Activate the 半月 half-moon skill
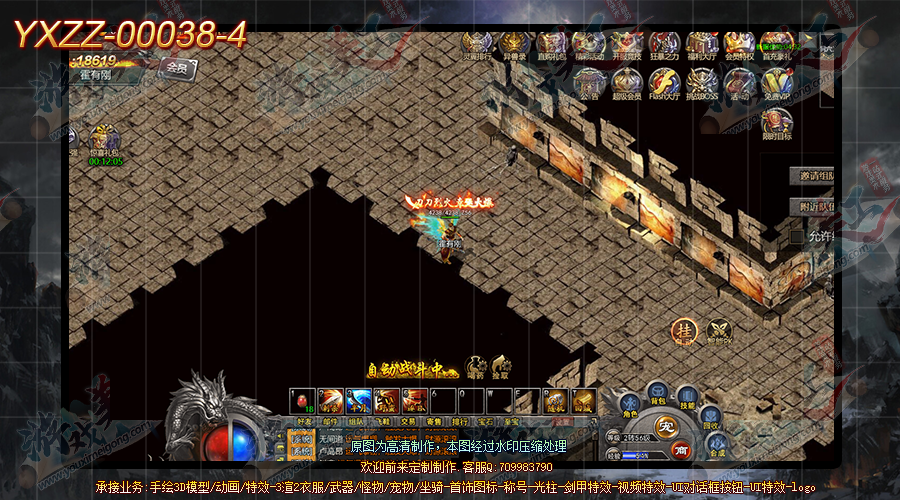 point(358,401)
